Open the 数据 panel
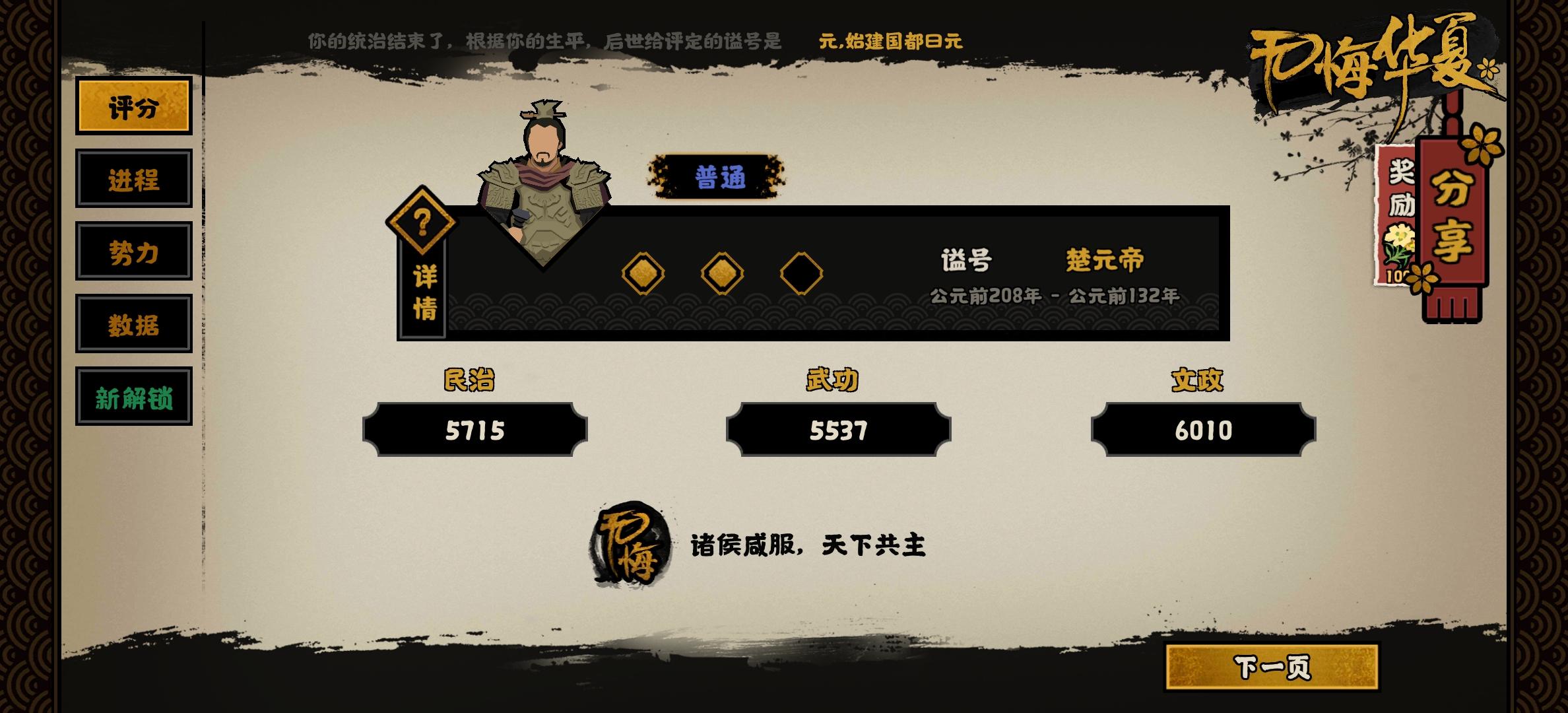 pyautogui.click(x=133, y=325)
